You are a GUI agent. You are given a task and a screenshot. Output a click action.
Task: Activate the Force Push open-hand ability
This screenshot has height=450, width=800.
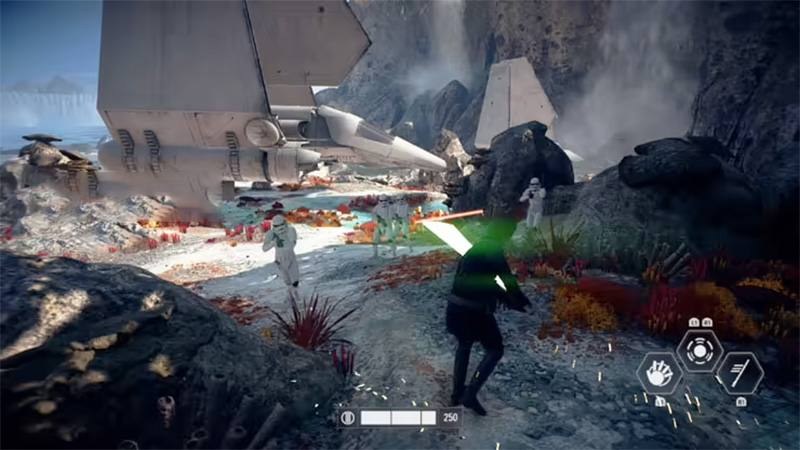tap(659, 373)
